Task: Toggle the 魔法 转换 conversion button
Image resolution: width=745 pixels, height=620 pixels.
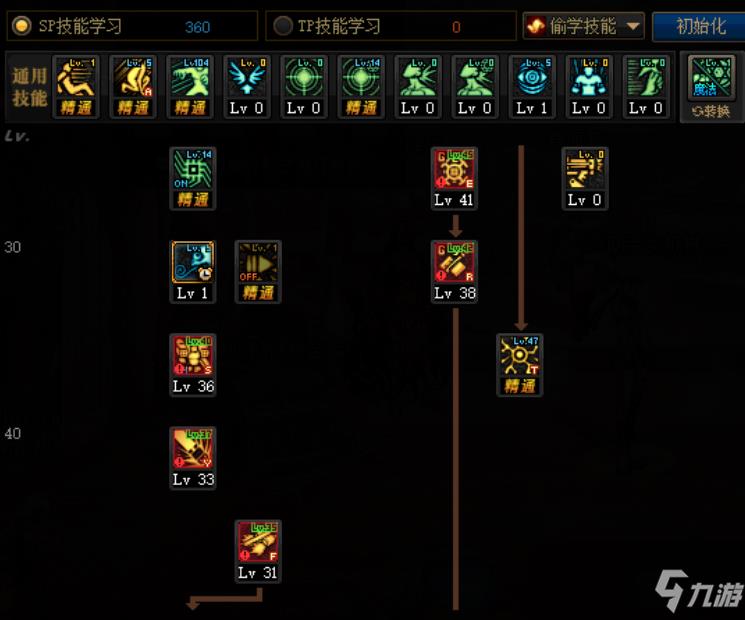Action: [x=711, y=85]
